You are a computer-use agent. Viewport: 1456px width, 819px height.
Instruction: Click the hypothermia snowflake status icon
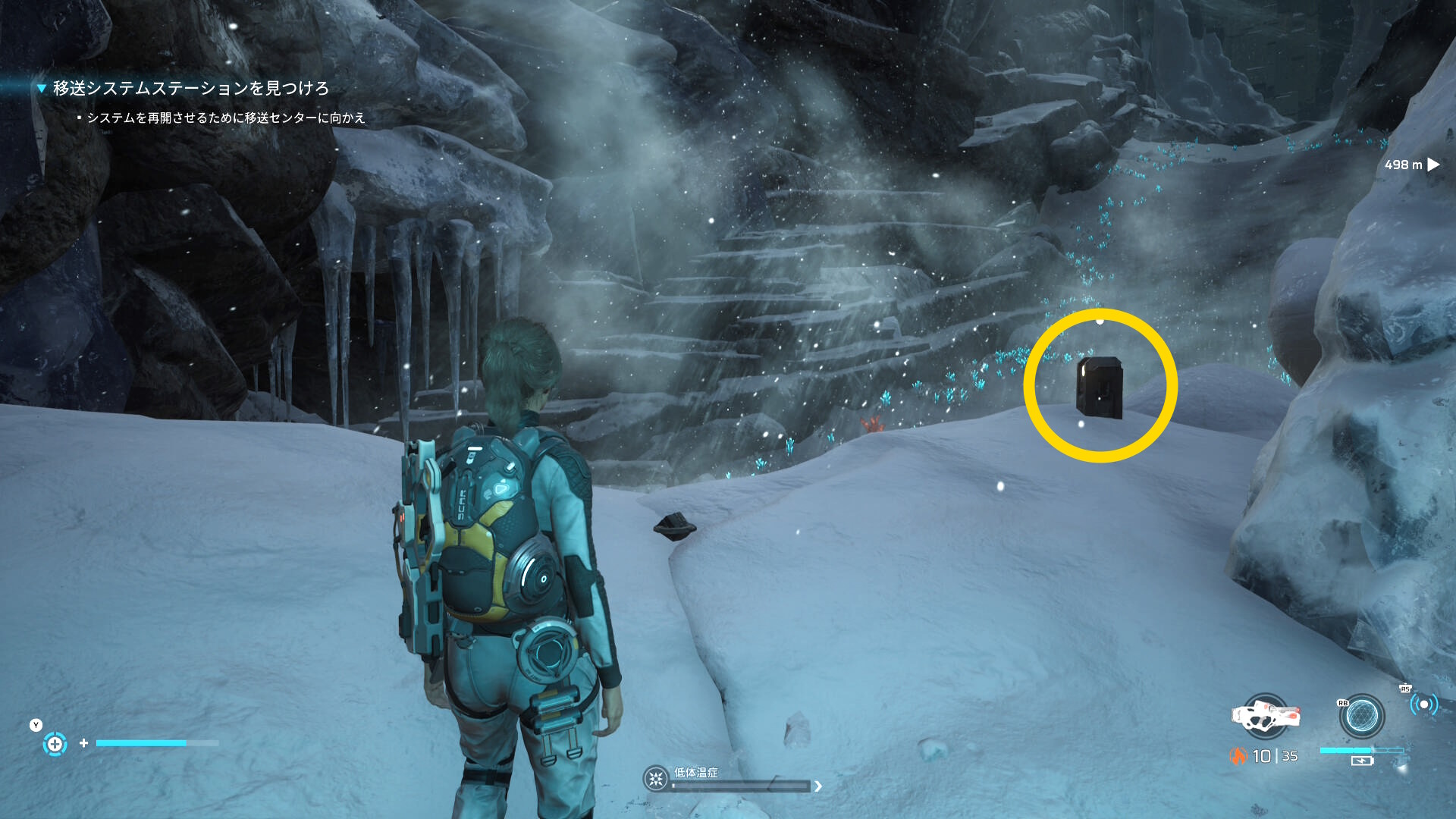[655, 778]
